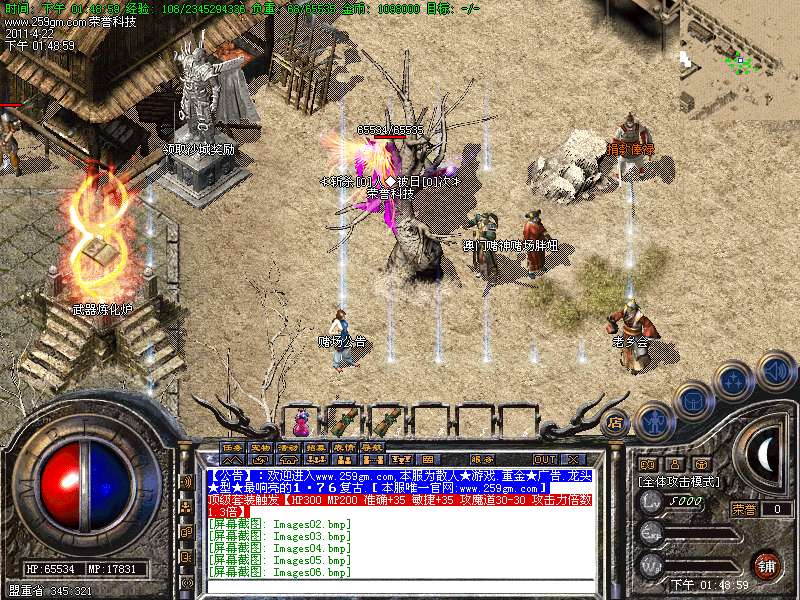Click the 荣誉 honor label button
Image resolution: width=800 pixels, height=600 pixels.
click(743, 509)
